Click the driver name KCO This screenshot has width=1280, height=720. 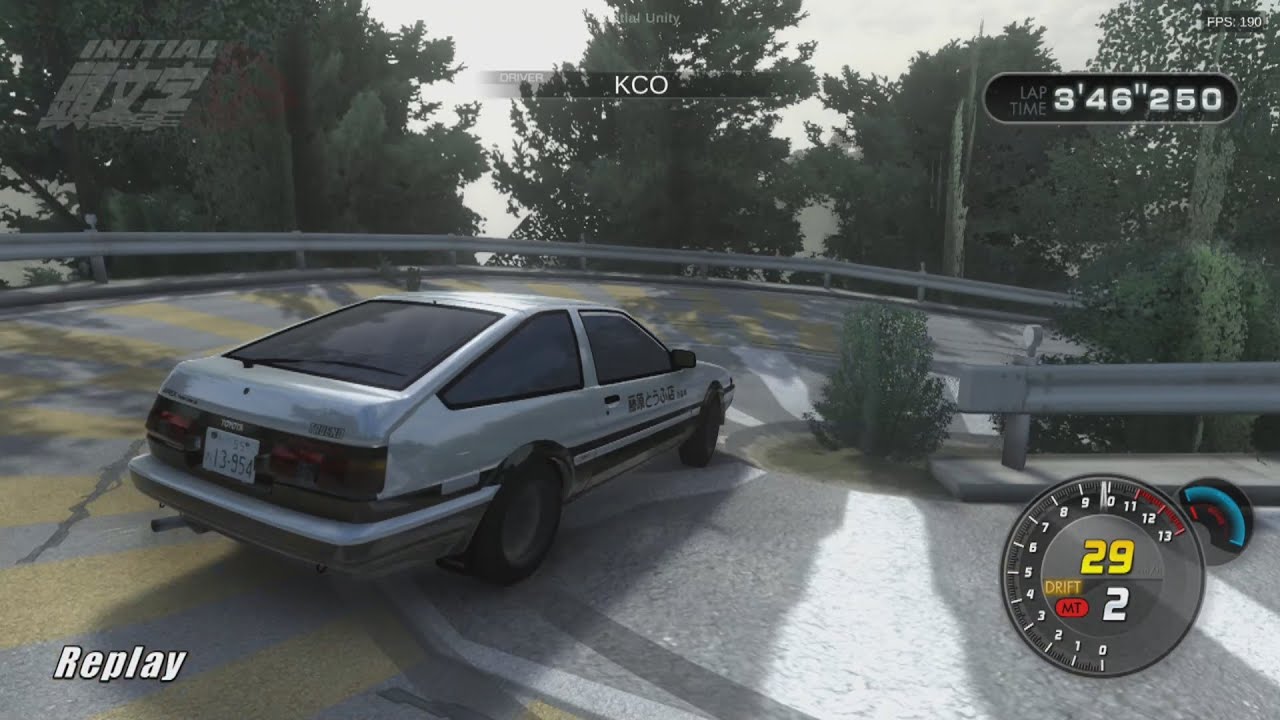(x=640, y=85)
